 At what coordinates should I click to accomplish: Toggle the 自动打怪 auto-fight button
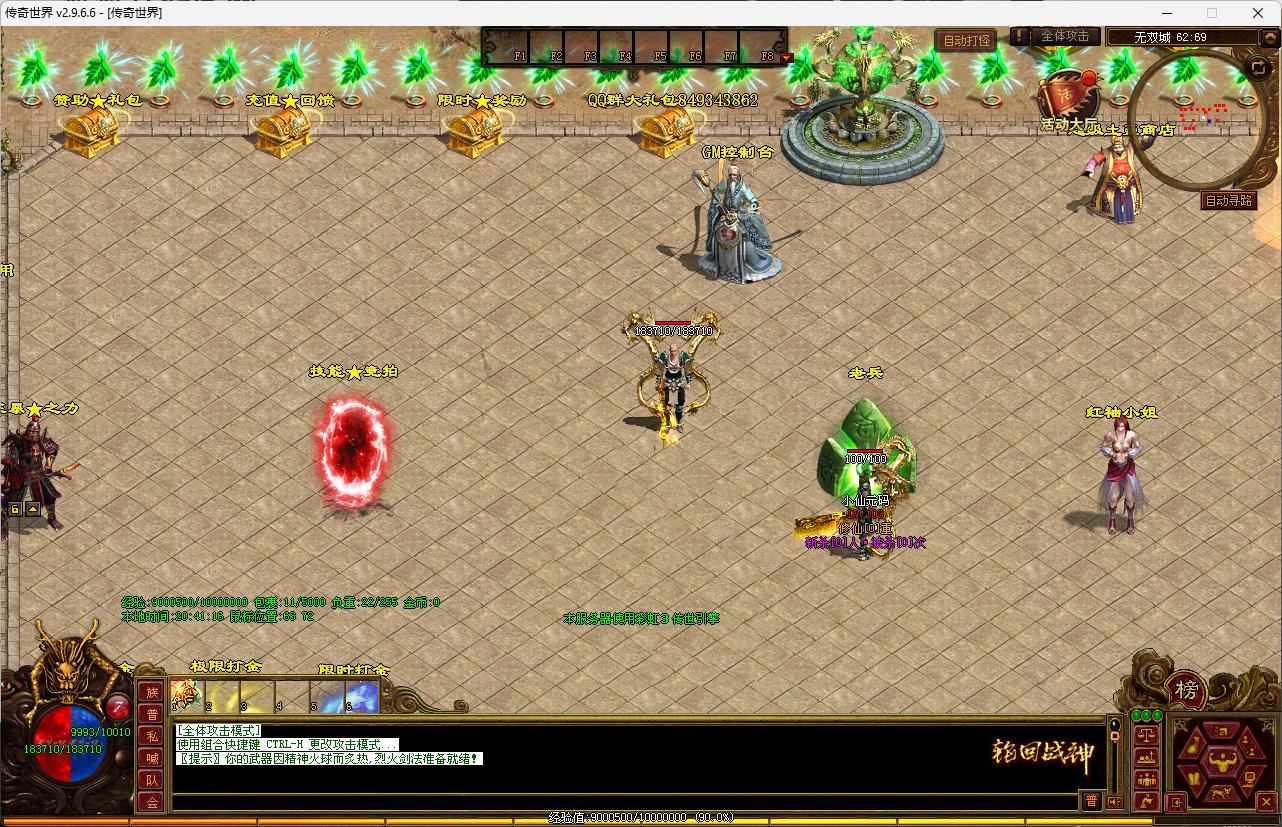966,41
